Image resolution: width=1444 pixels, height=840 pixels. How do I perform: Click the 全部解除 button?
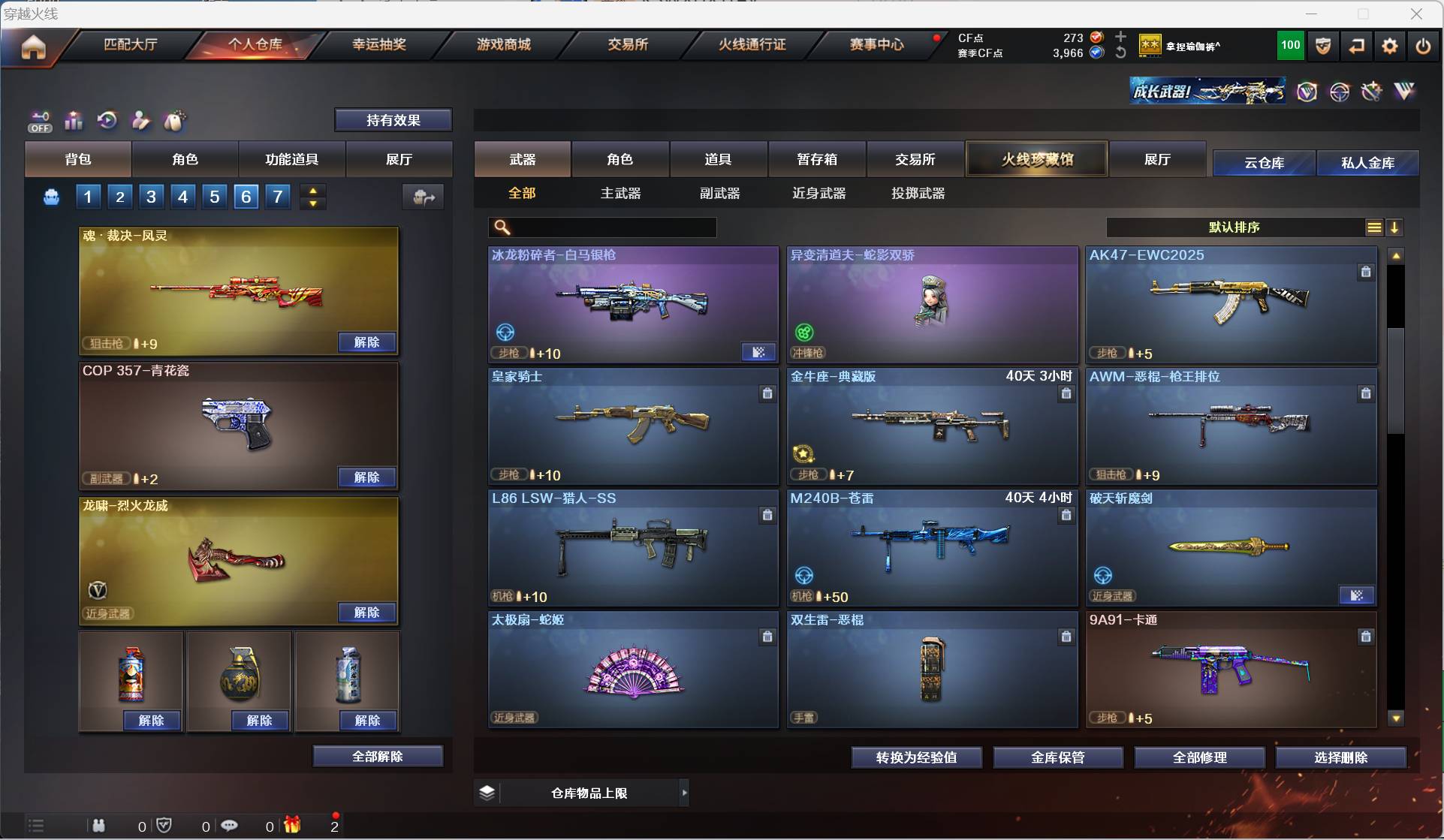tap(378, 756)
